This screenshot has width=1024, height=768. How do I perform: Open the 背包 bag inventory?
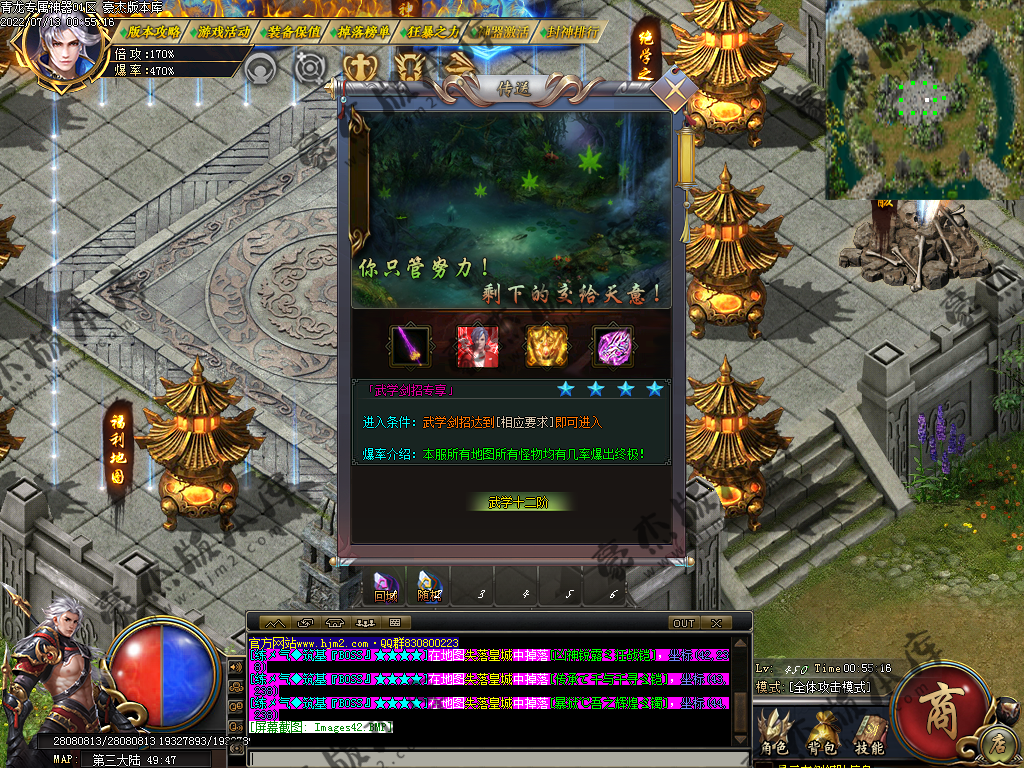[822, 734]
